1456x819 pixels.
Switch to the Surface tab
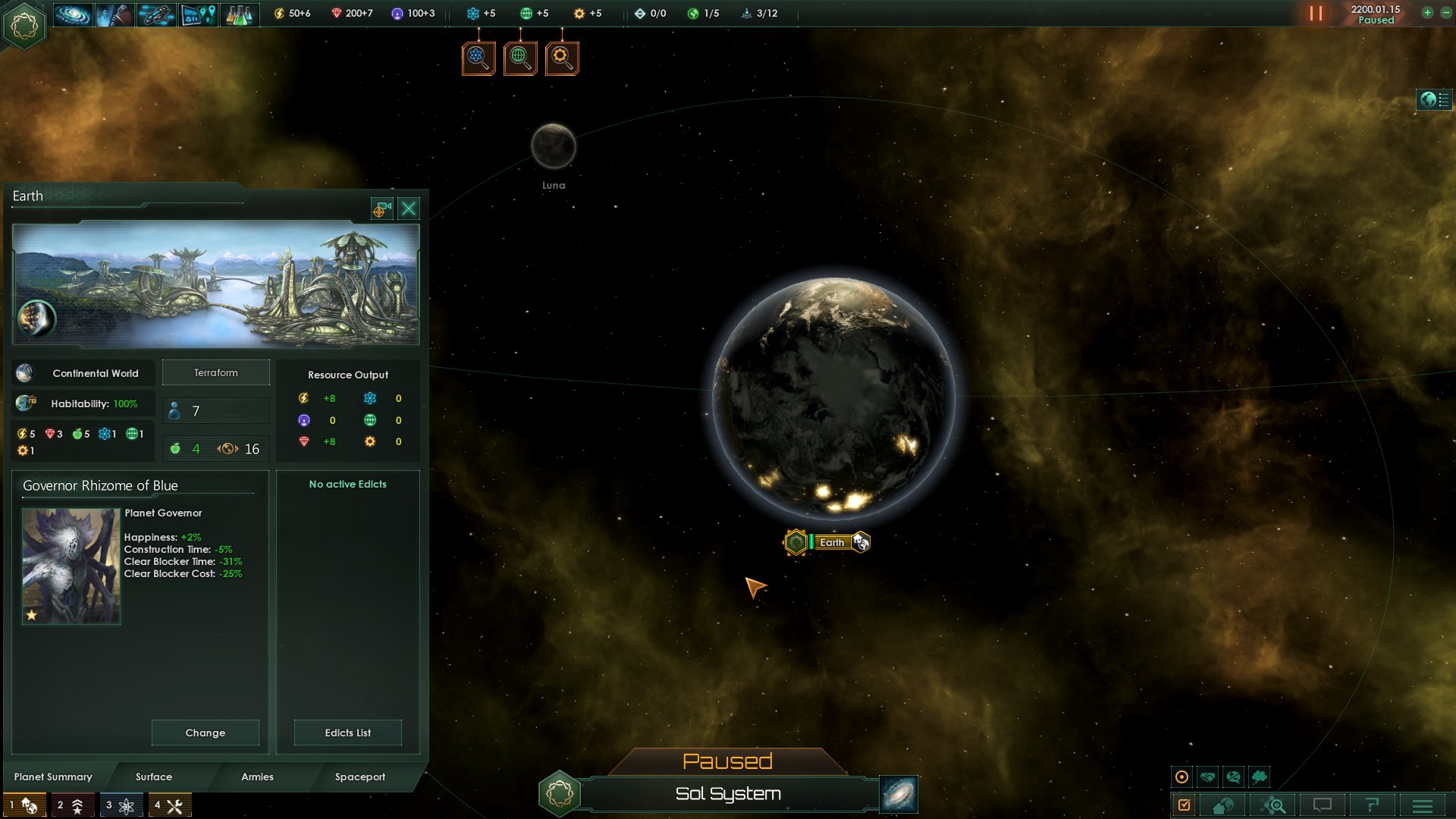tap(154, 777)
